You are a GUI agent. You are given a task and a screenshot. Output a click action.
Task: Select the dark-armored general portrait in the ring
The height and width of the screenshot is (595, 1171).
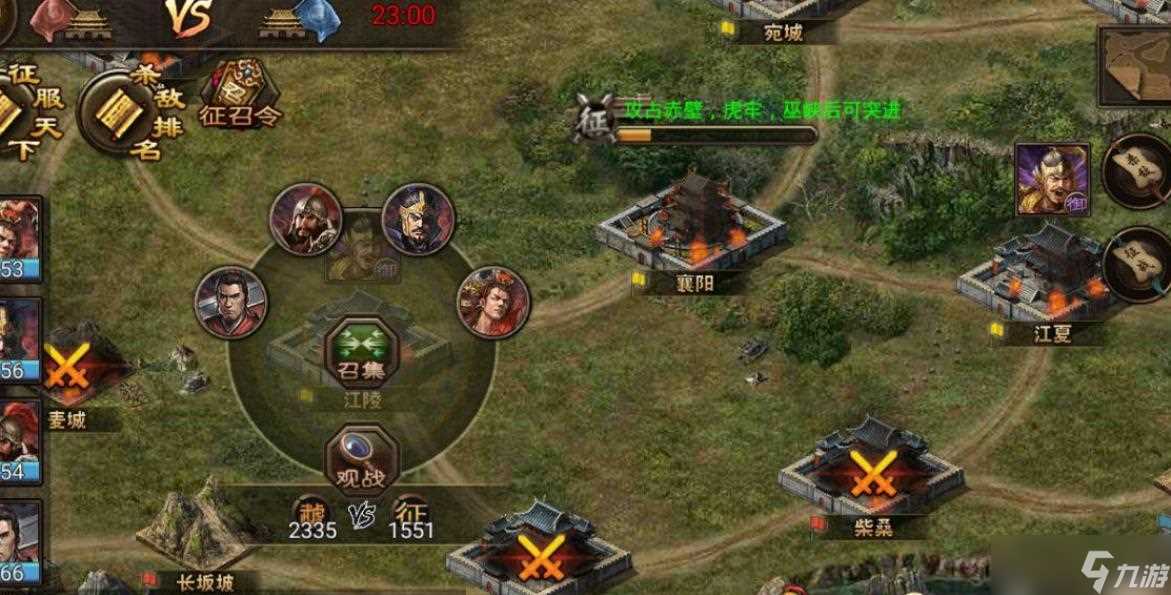pyautogui.click(x=418, y=219)
